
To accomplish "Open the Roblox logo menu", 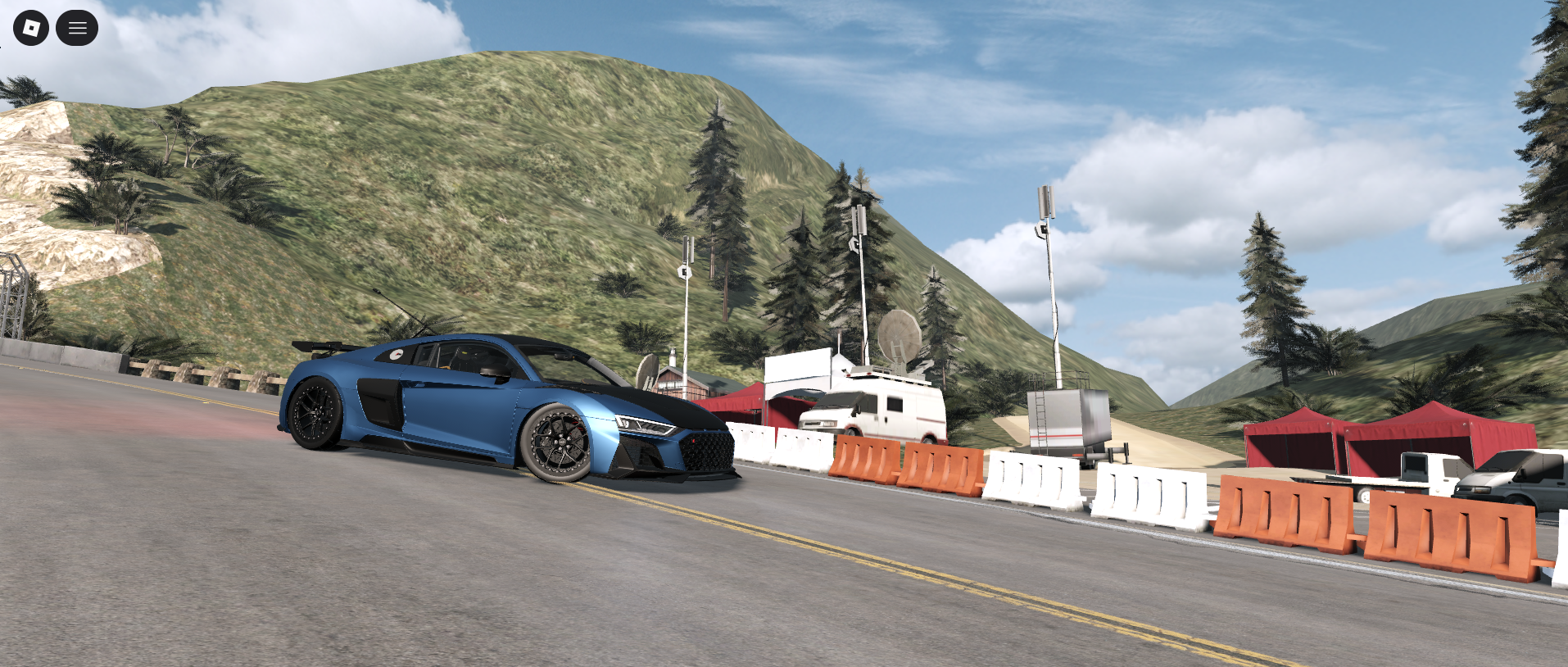I will [31, 28].
